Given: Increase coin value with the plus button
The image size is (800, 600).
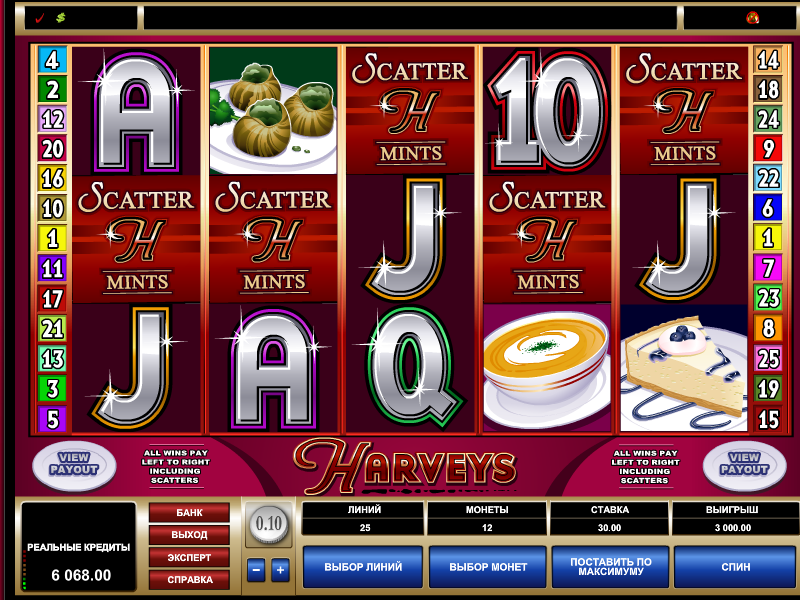Looking at the screenshot, I should tap(280, 571).
